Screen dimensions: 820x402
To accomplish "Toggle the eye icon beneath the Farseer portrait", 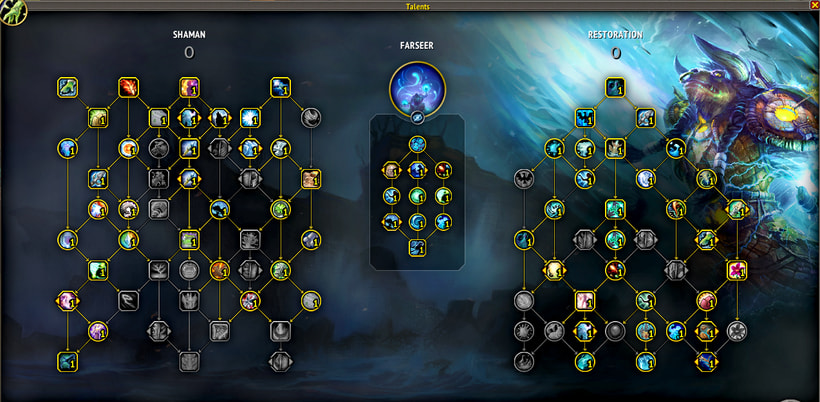I will 417,118.
